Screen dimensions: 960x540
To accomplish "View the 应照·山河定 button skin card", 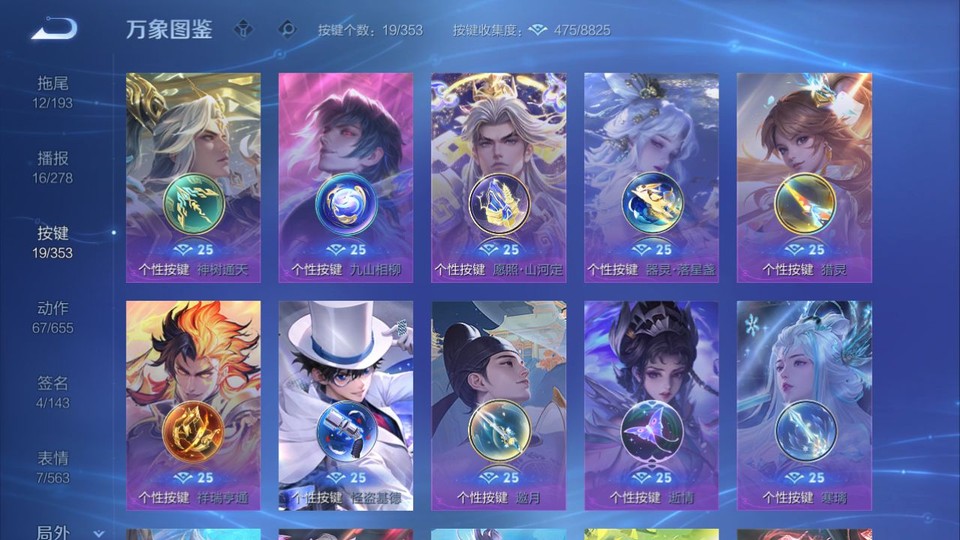I will click(498, 178).
